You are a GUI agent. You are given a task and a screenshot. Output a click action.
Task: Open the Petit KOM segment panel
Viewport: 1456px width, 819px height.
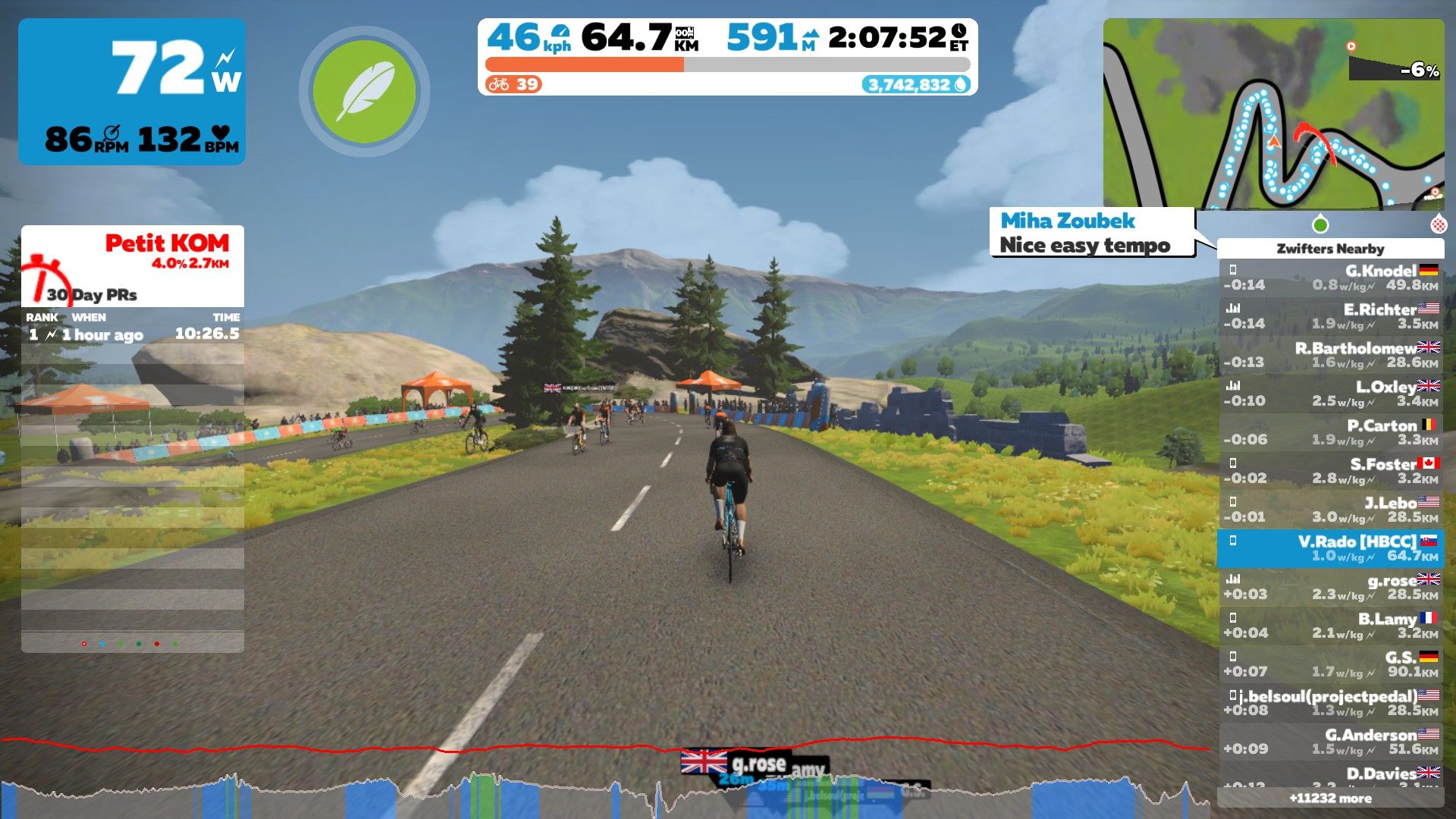coord(133,265)
